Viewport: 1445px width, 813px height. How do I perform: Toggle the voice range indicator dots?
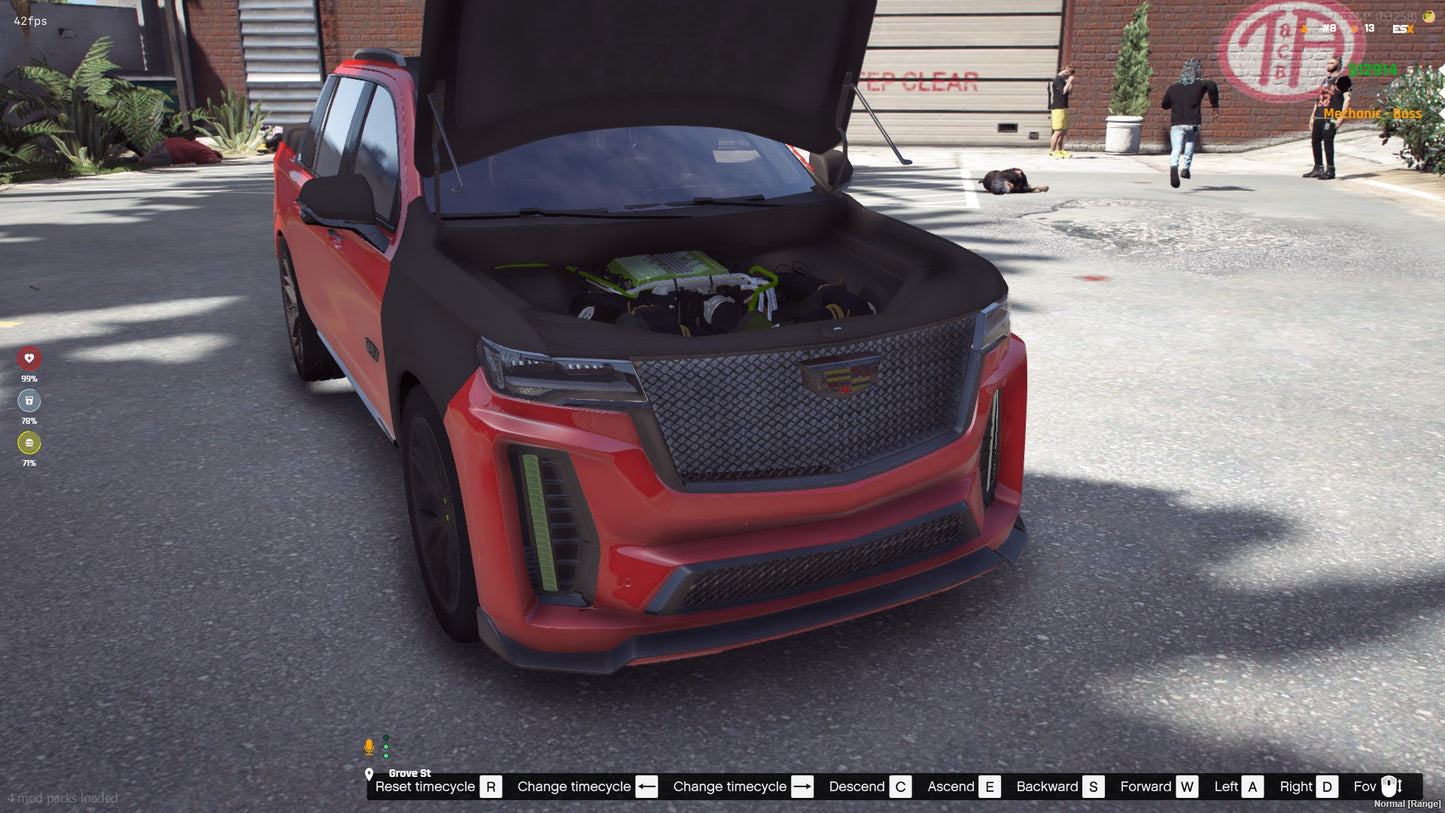(386, 746)
